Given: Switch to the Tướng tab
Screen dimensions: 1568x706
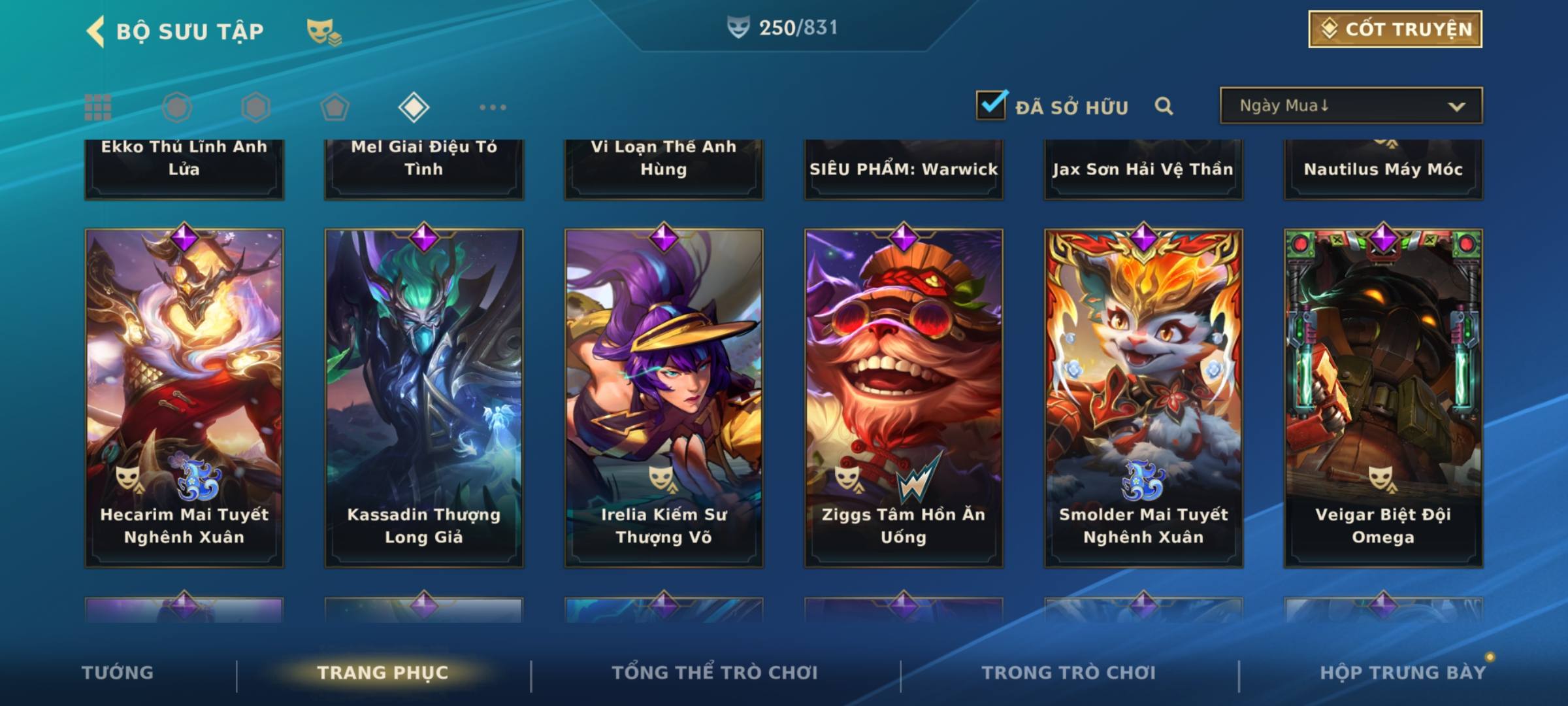Looking at the screenshot, I should click(x=118, y=673).
